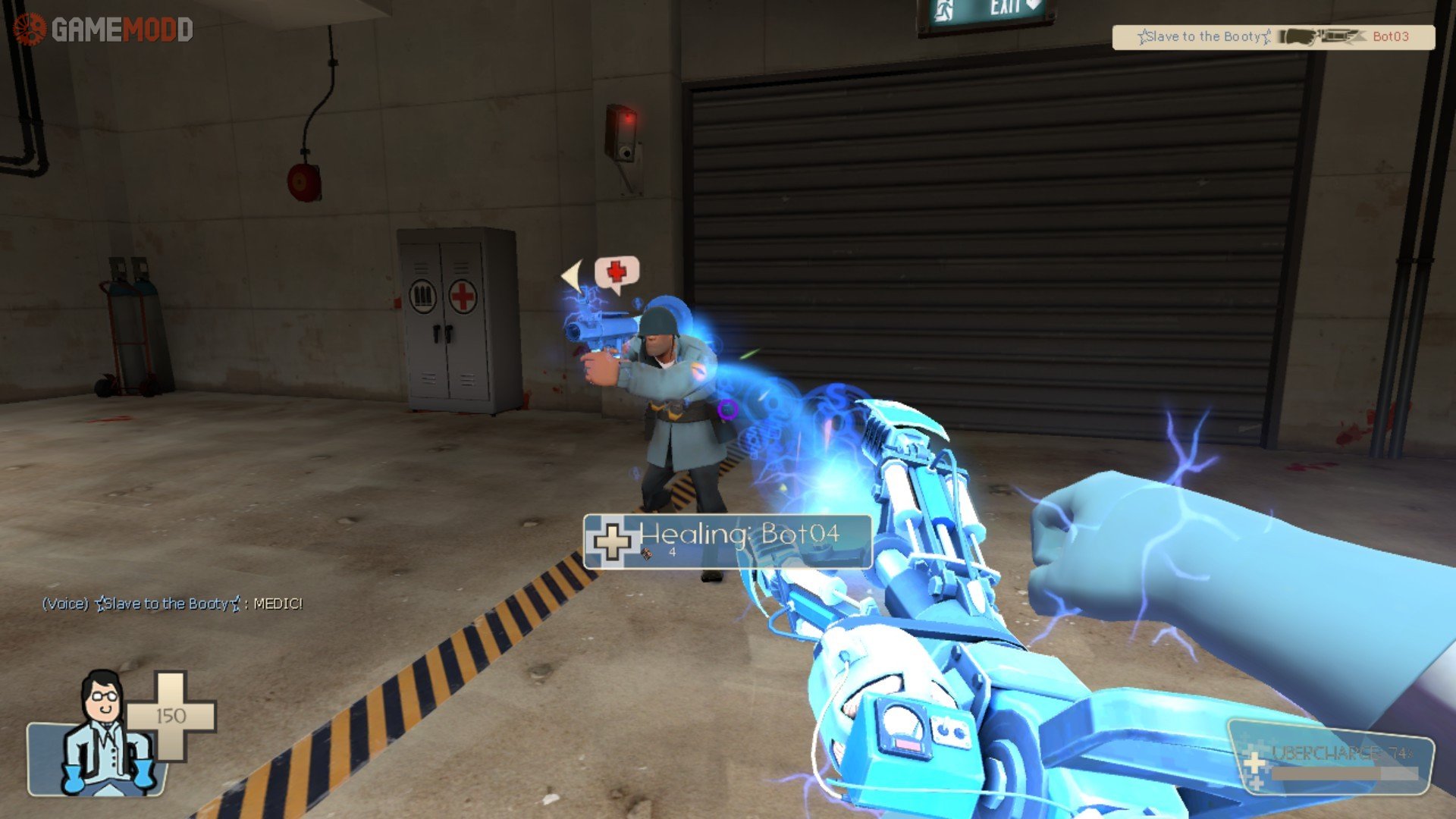
Task: Click the Healing: Bot04 target panel
Action: pos(727,541)
